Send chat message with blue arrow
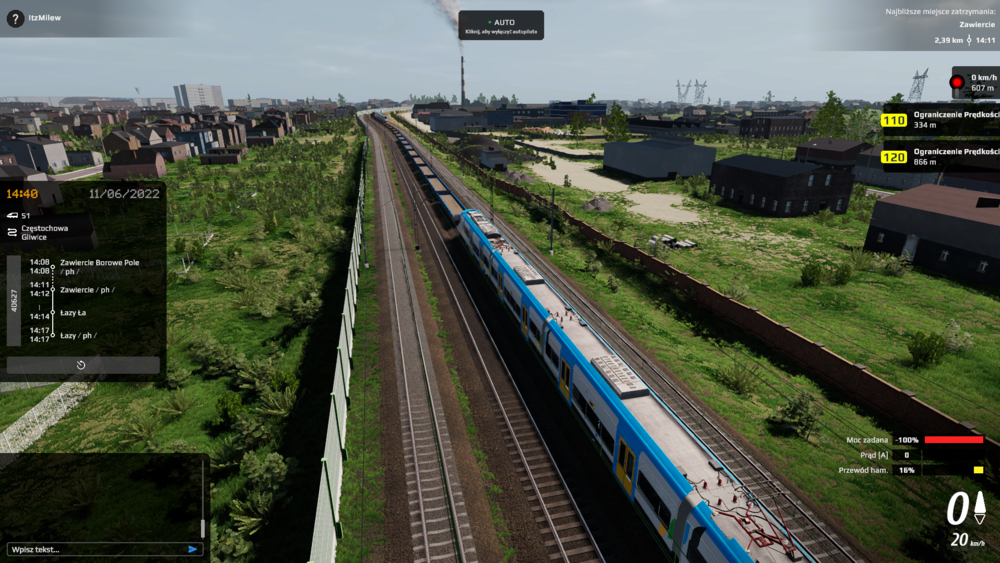 pyautogui.click(x=193, y=549)
